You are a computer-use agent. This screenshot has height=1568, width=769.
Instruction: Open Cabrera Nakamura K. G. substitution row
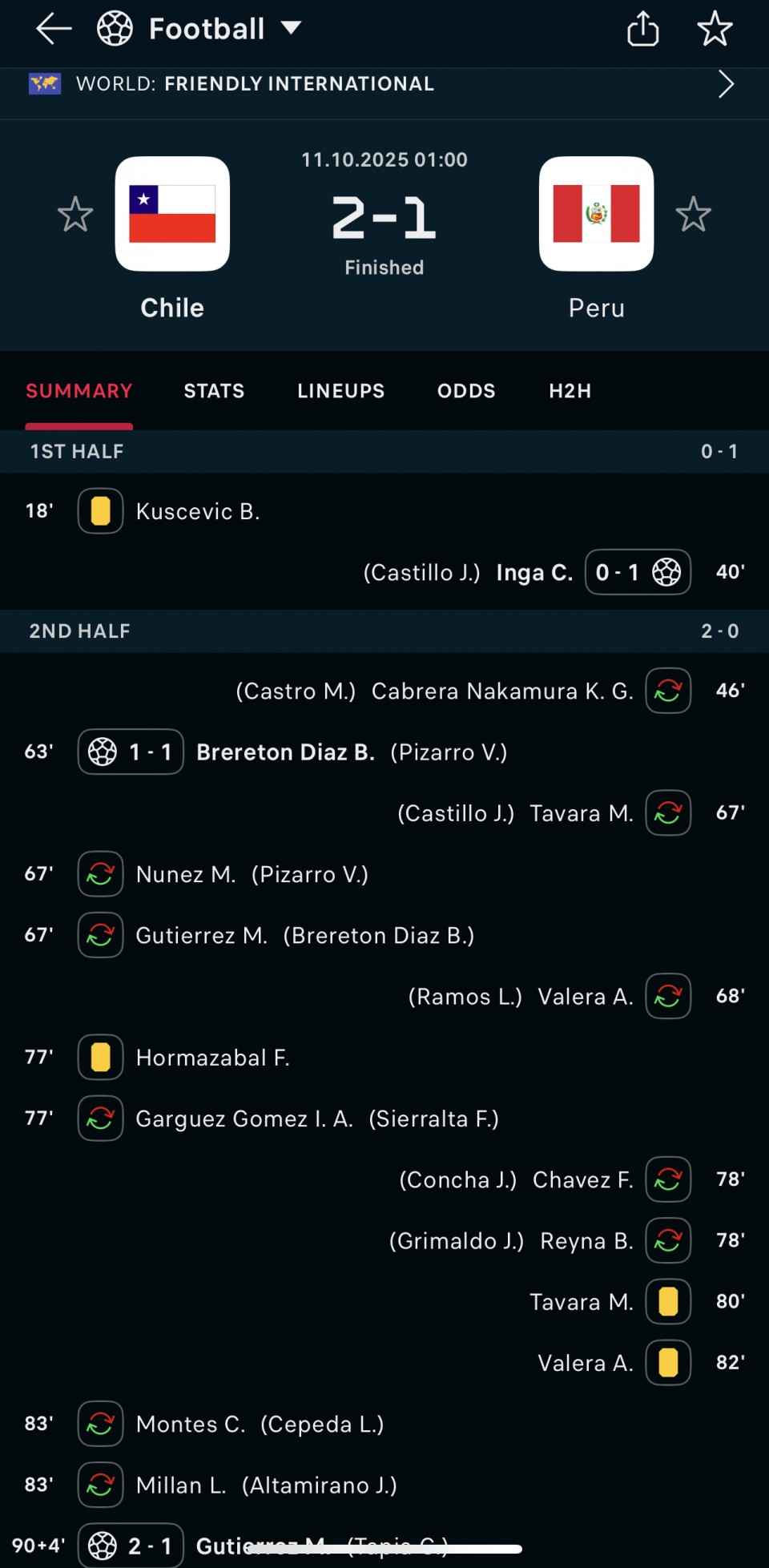point(501,691)
